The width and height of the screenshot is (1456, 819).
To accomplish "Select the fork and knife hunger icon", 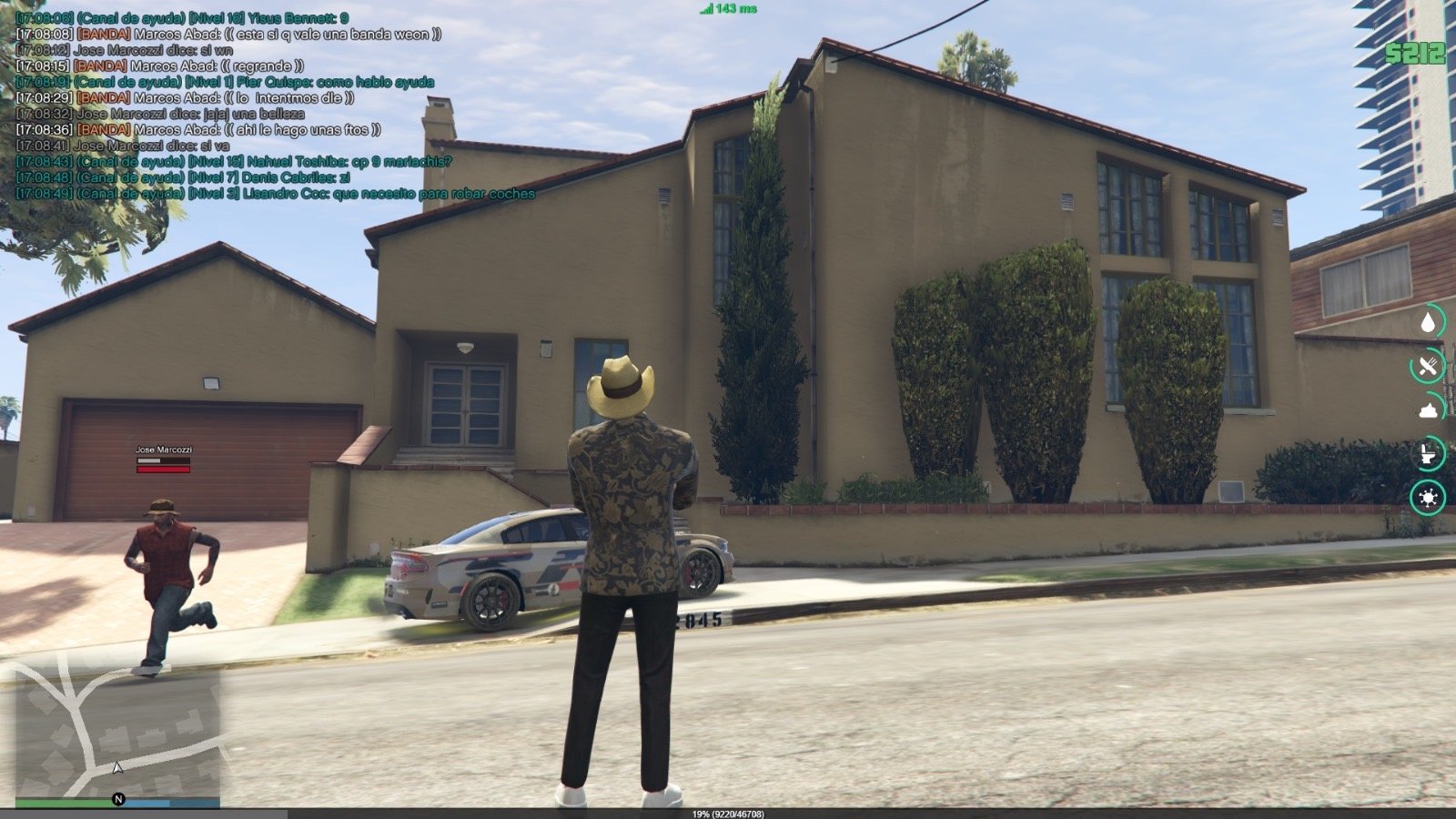I will click(x=1429, y=366).
